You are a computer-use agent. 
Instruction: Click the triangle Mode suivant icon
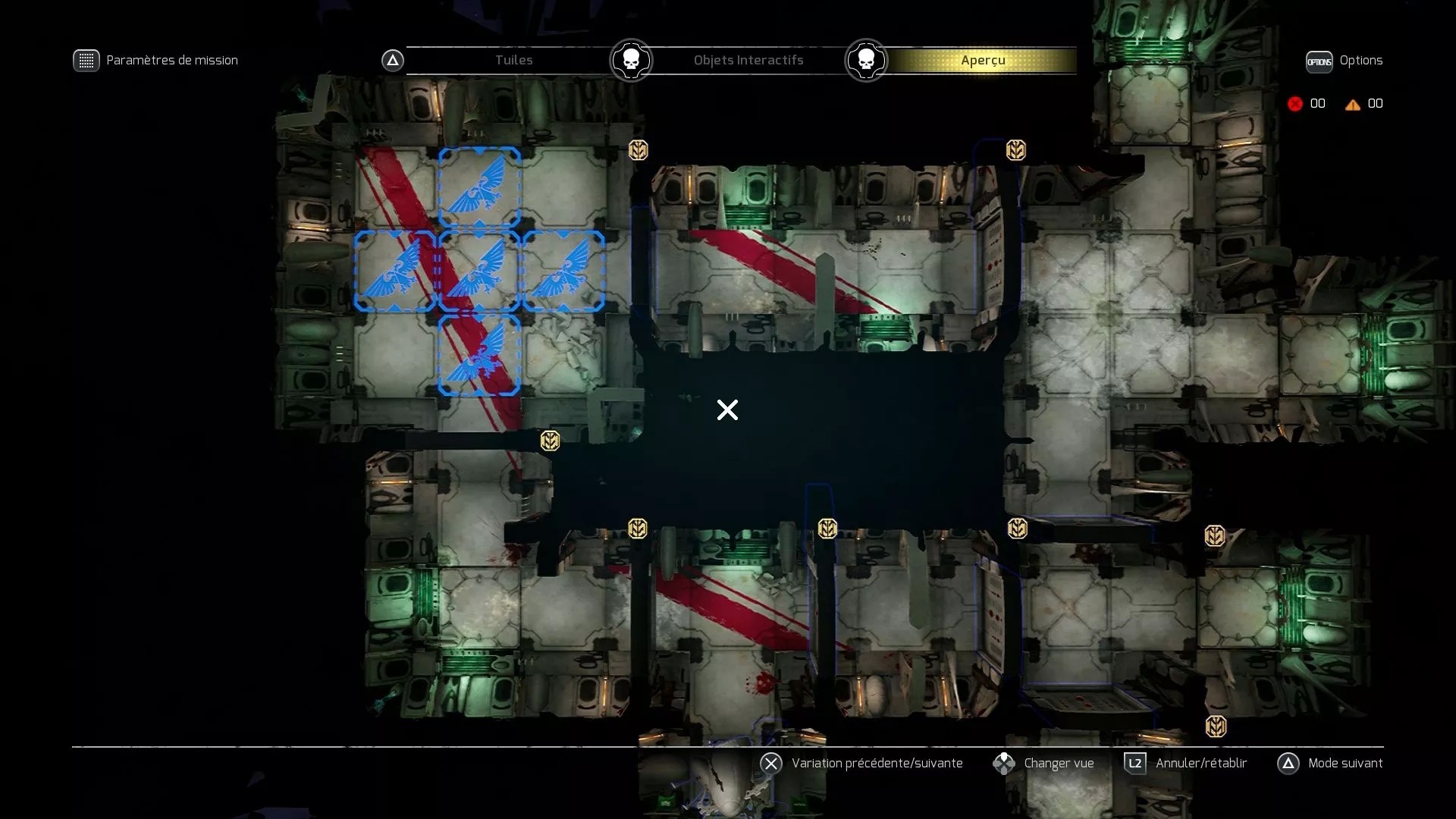pos(1289,764)
